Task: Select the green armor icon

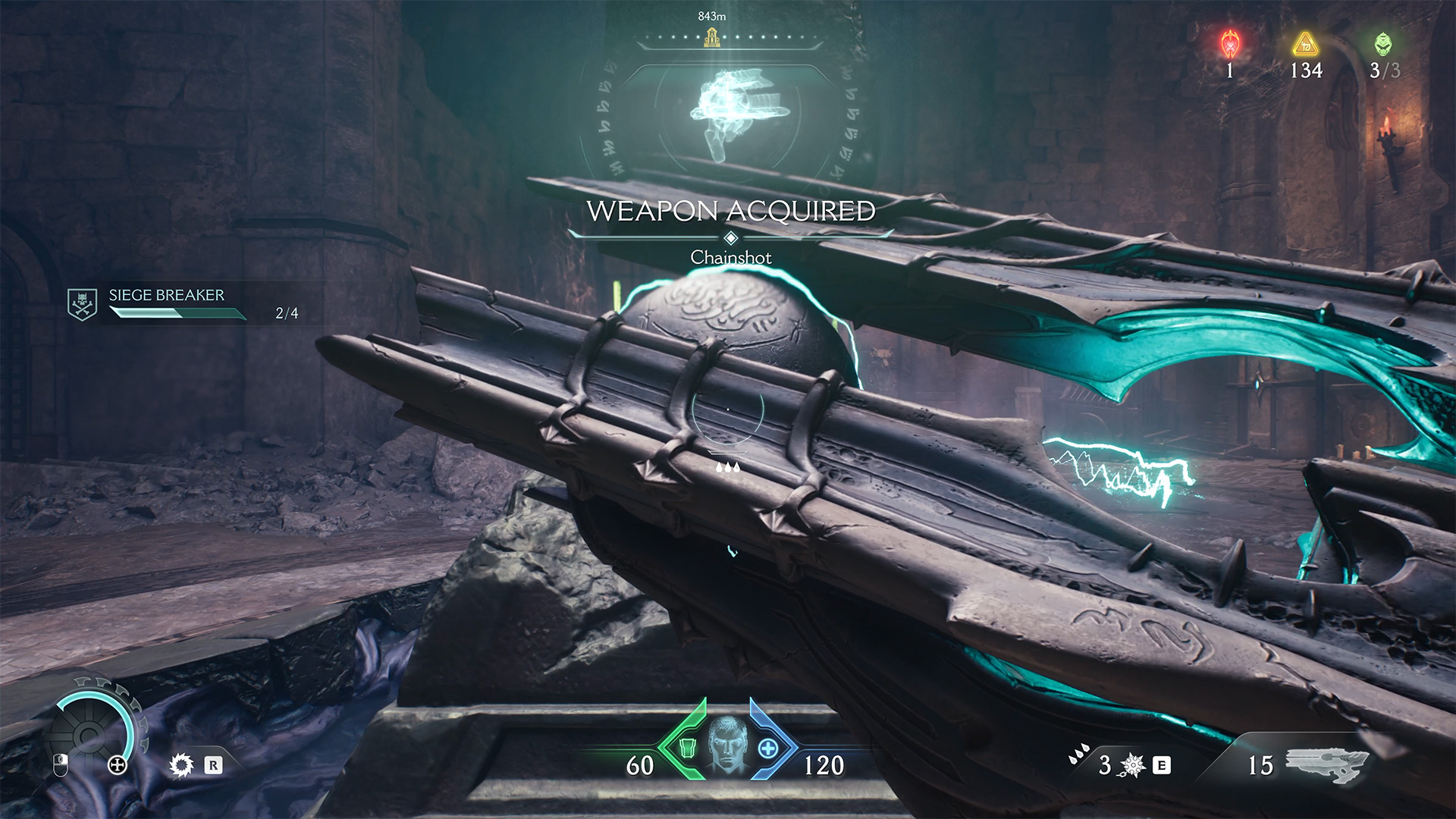Action: [687, 748]
